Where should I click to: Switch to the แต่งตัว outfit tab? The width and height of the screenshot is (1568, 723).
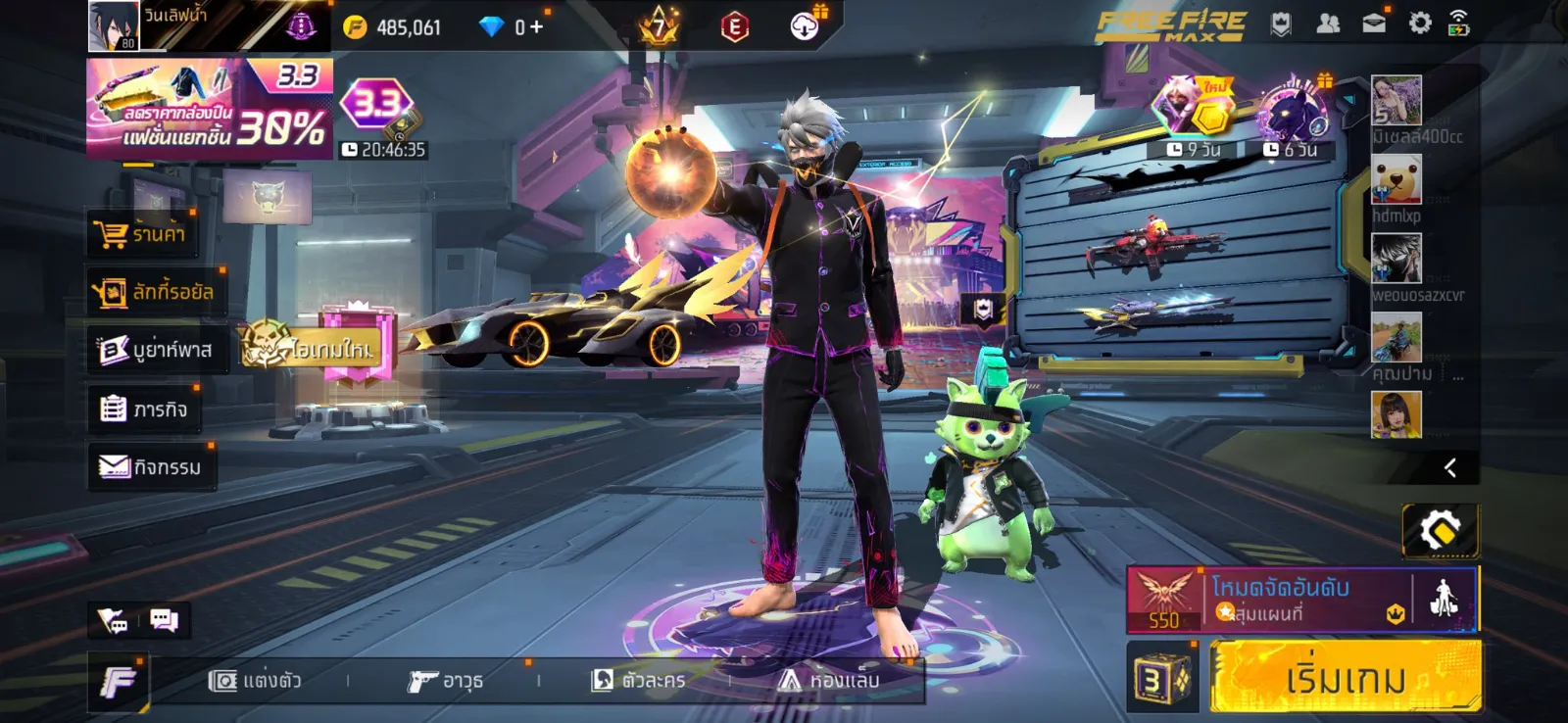(x=255, y=680)
